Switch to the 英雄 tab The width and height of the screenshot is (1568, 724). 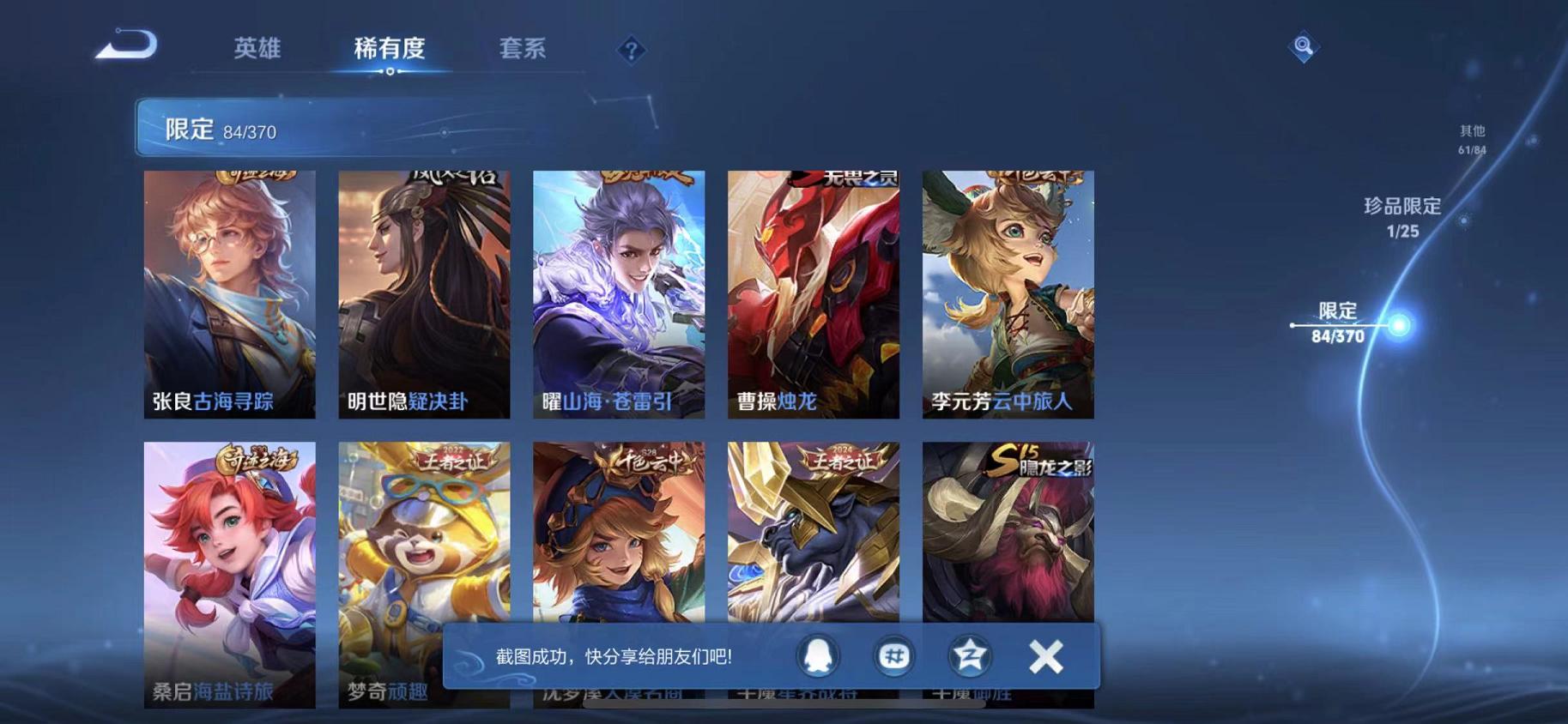pos(257,49)
